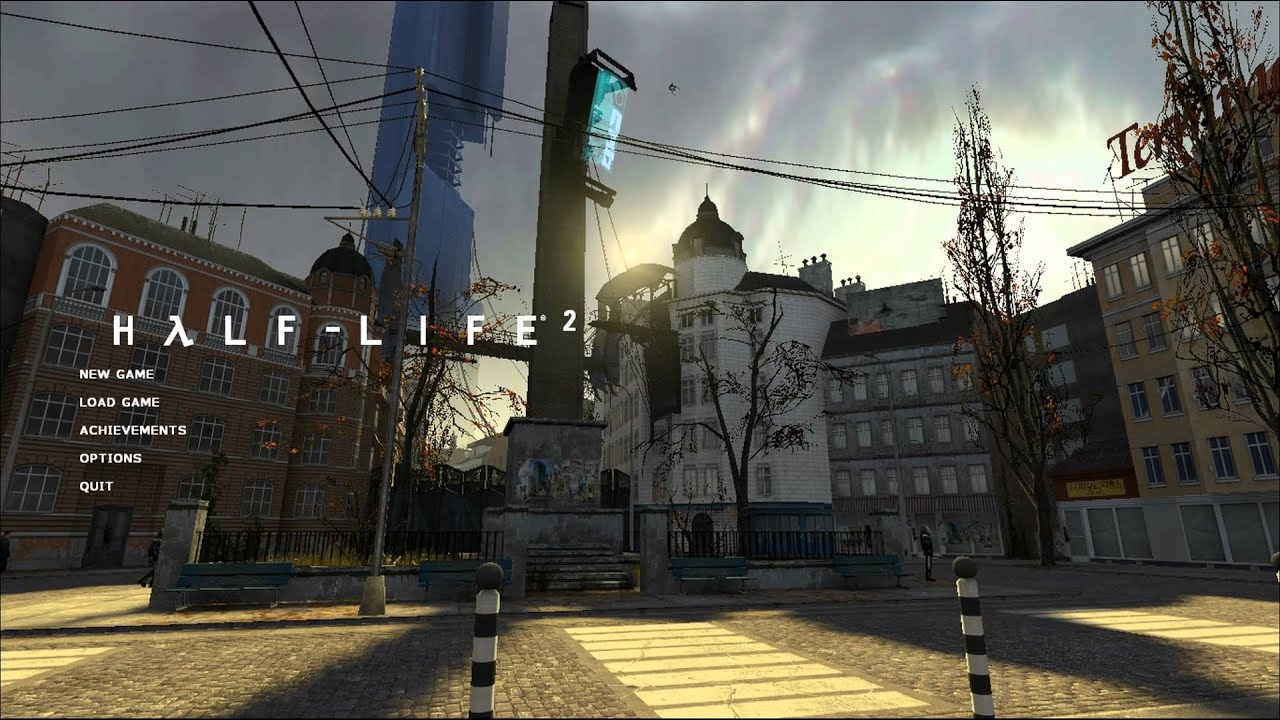Screen dimensions: 1280x720
Task: Click ACHIEVEMENTS to check your stats
Action: (x=132, y=429)
